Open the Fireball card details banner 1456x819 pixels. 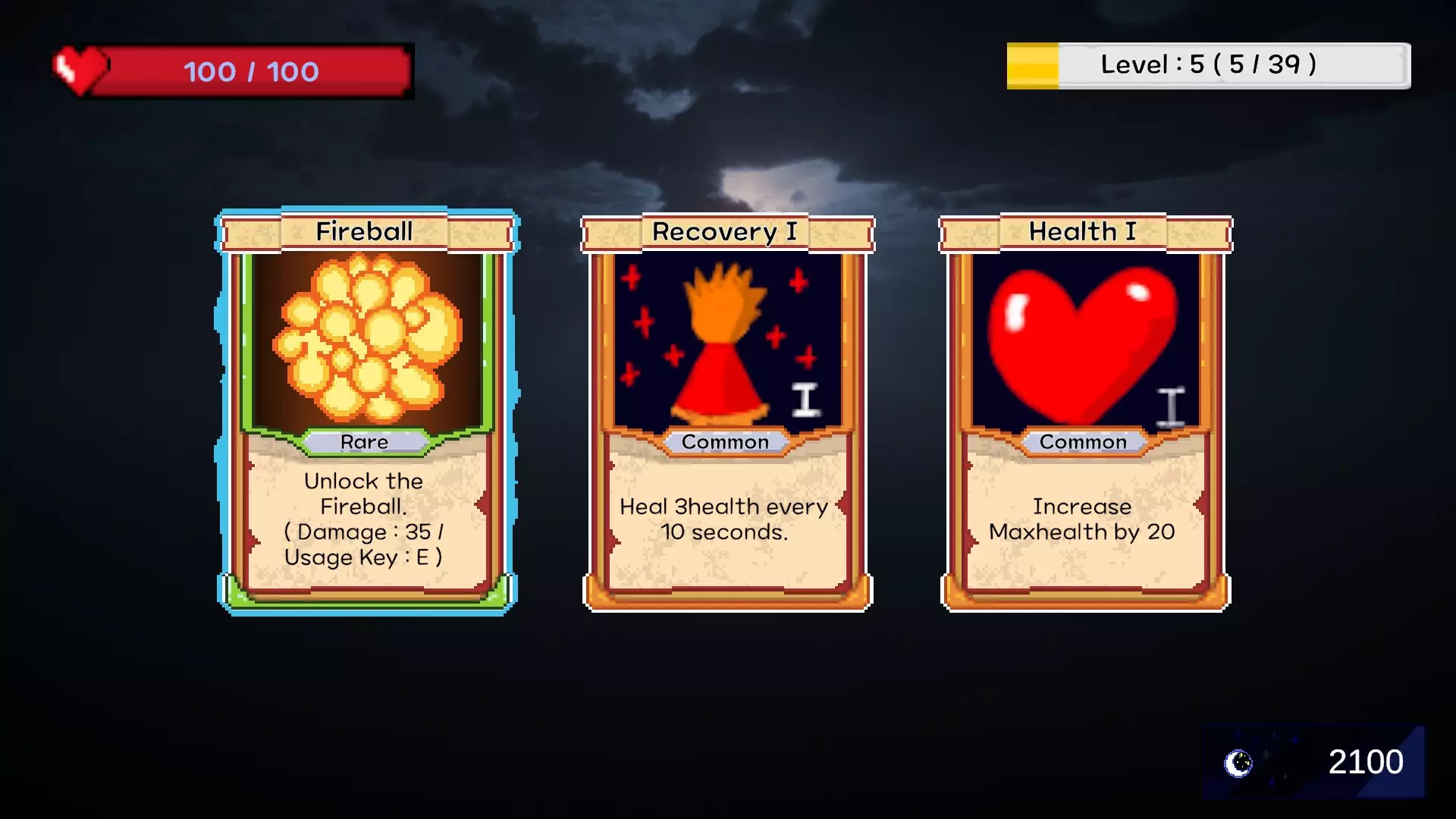(364, 231)
